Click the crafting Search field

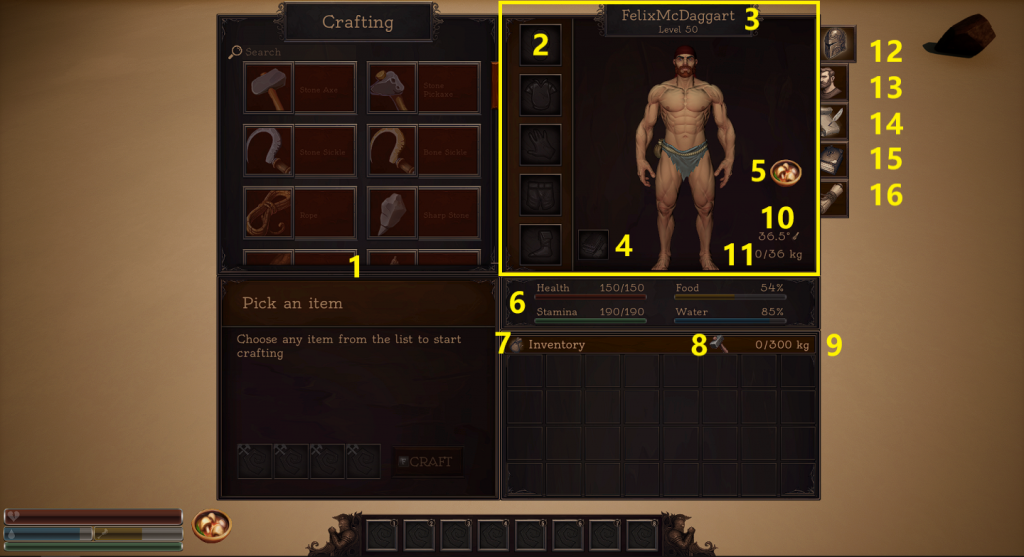pyautogui.click(x=300, y=52)
